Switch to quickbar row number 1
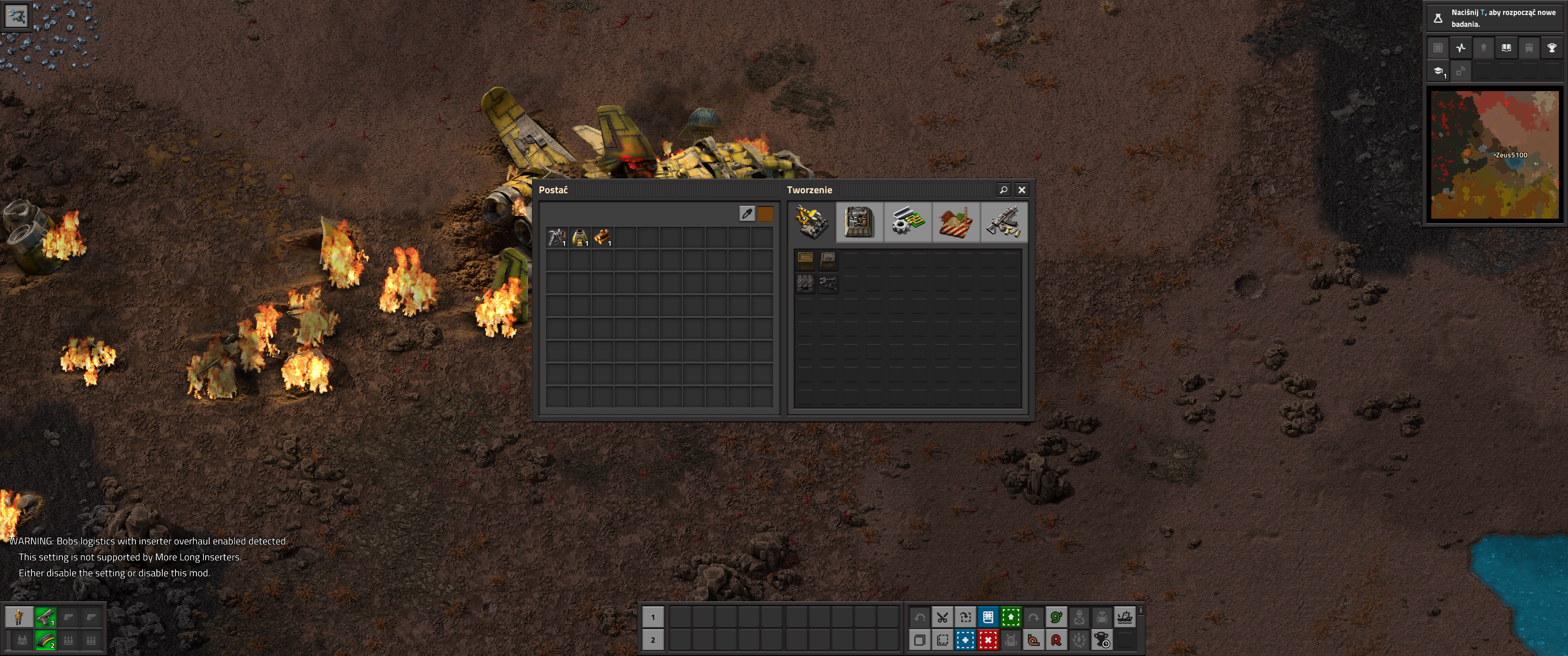1568x656 pixels. click(x=653, y=618)
